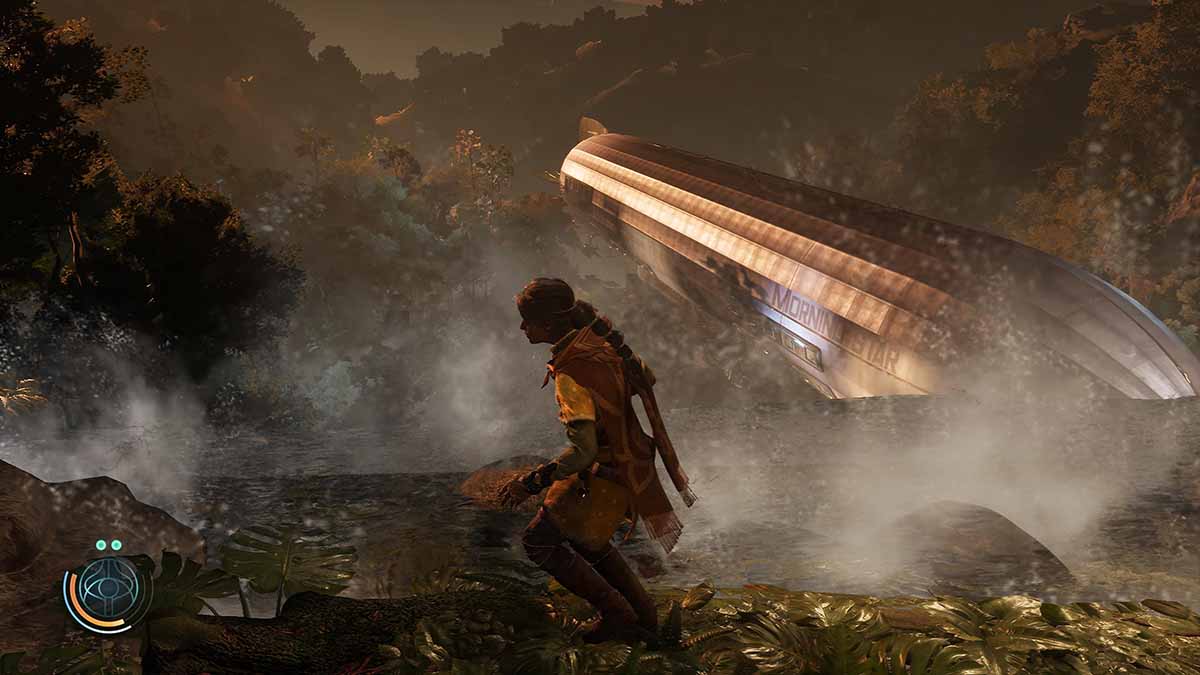Viewport: 1200px width, 675px height.
Task: Click the circular eye emblem HUD icon
Action: click(108, 594)
